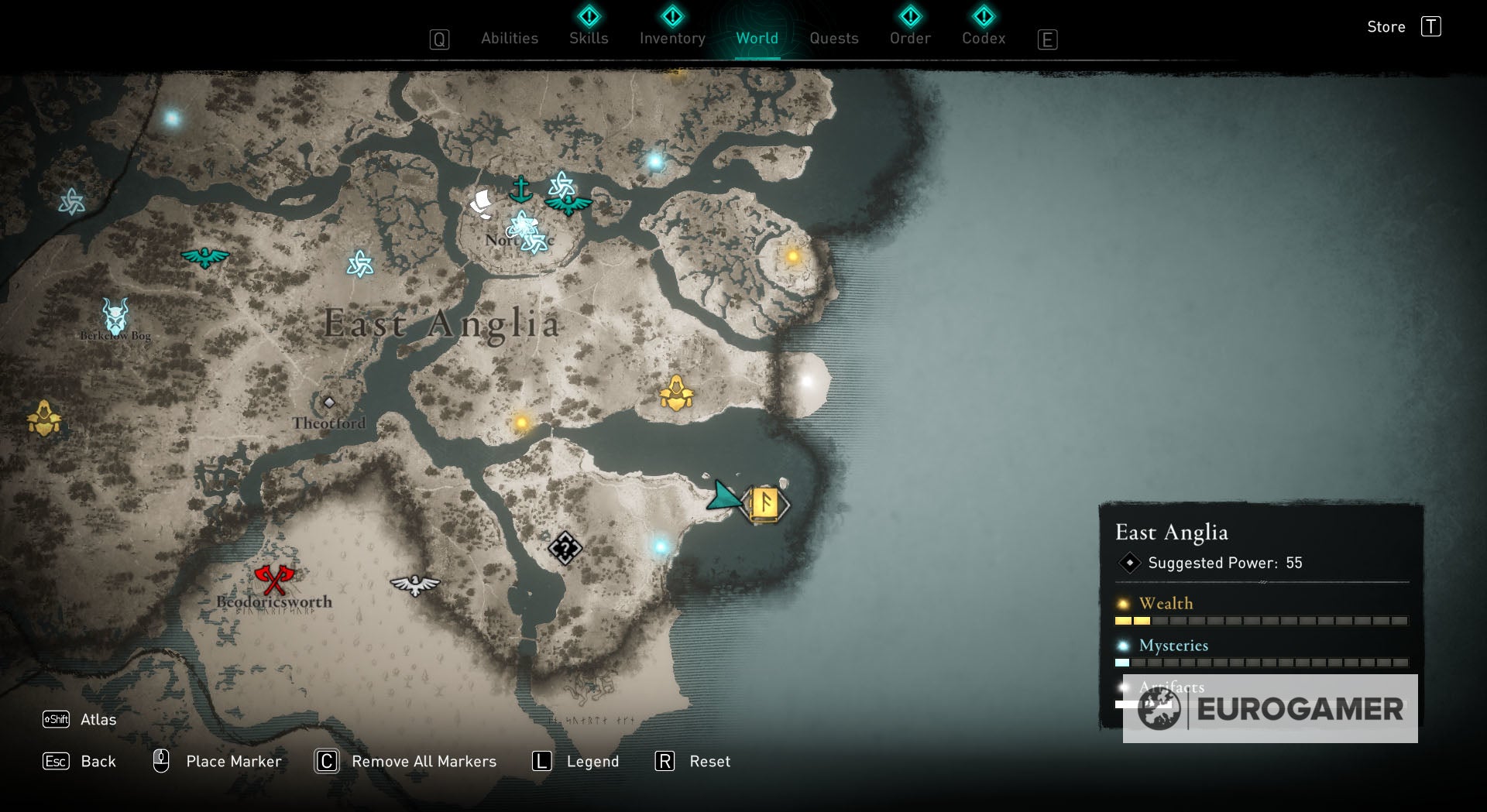Open the Order tab
Viewport: 1487px width, 812px height.
click(910, 38)
